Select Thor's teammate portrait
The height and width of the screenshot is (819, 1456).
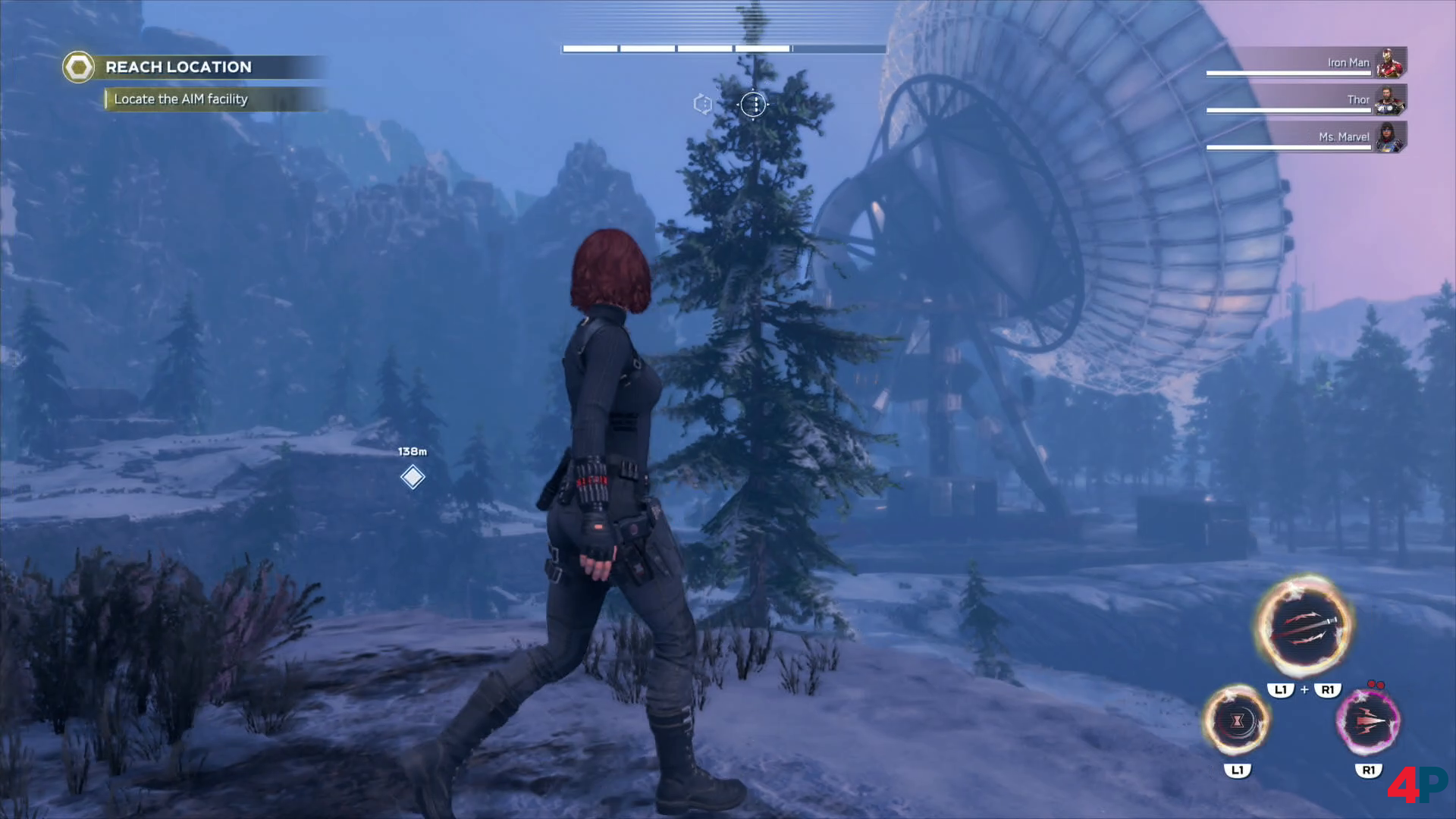(x=1389, y=100)
